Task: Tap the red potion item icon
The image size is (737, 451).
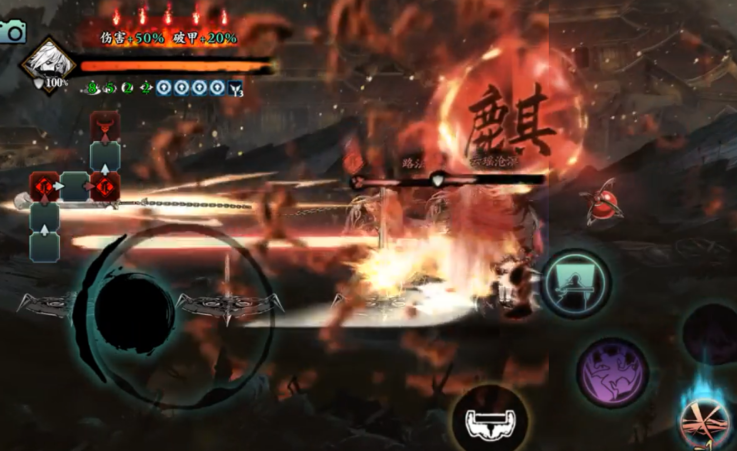Action: (604, 206)
